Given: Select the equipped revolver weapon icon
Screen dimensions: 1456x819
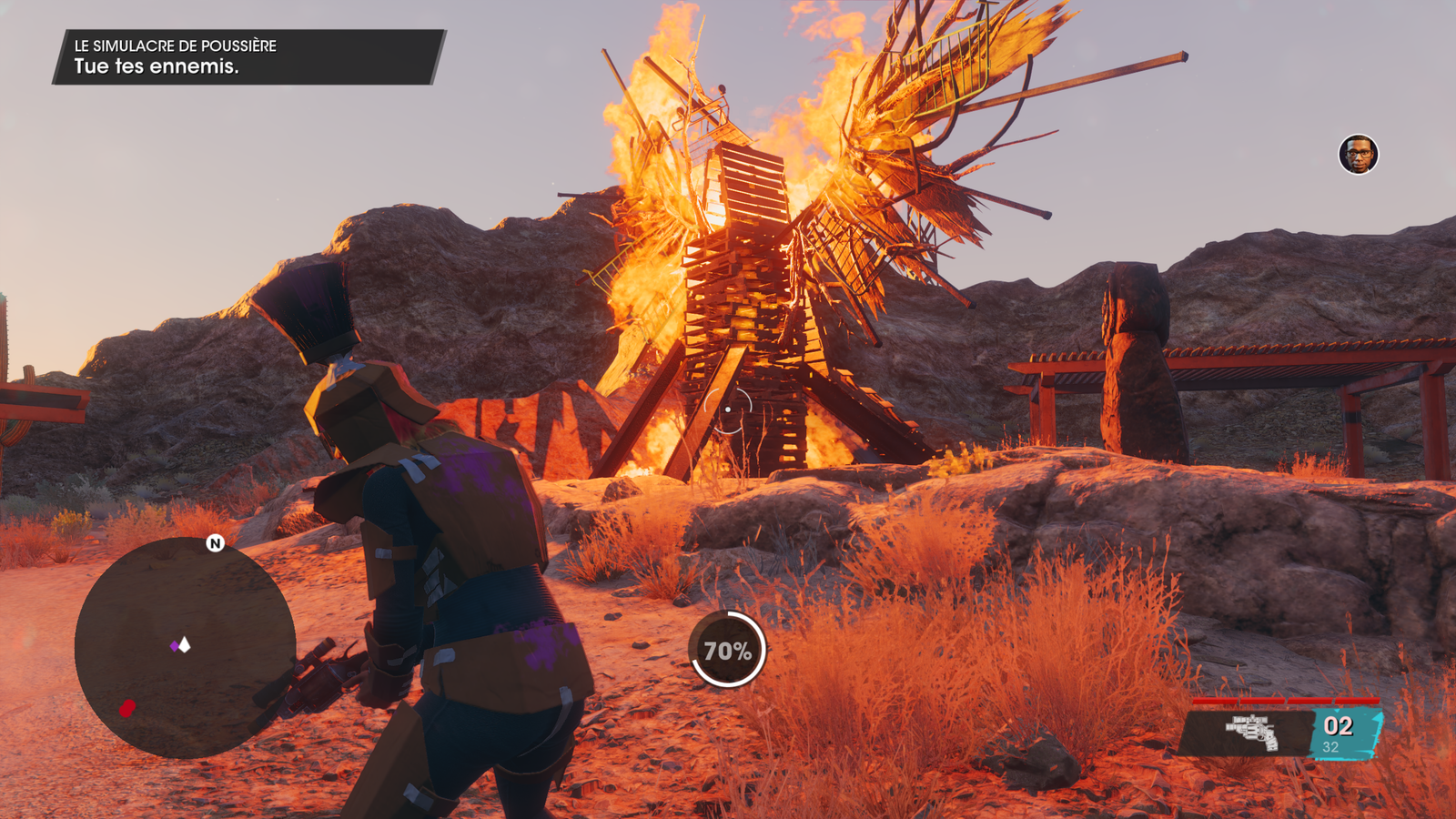Looking at the screenshot, I should click(1252, 733).
